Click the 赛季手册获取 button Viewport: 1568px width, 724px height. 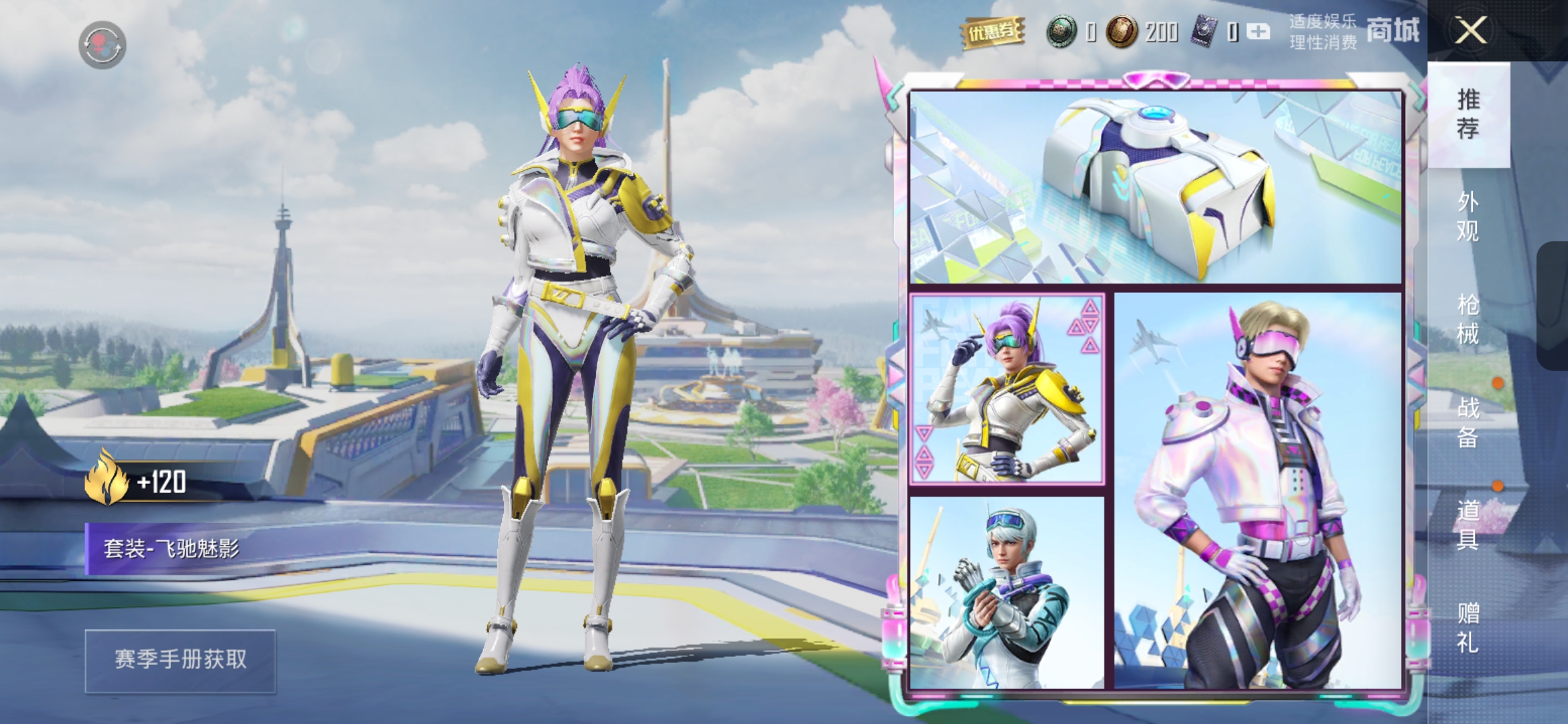tap(180, 660)
